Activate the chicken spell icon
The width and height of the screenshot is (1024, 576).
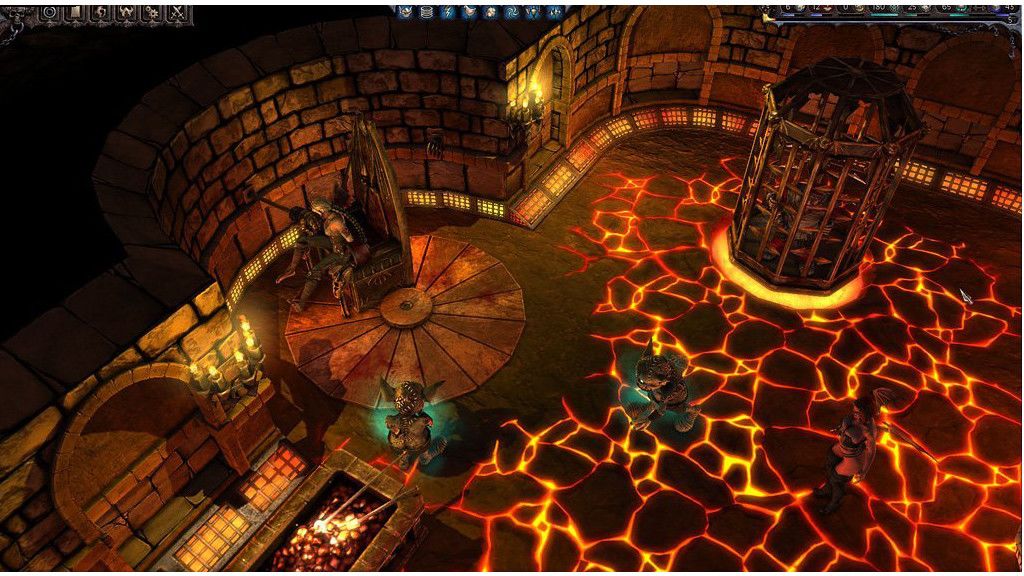pos(470,12)
